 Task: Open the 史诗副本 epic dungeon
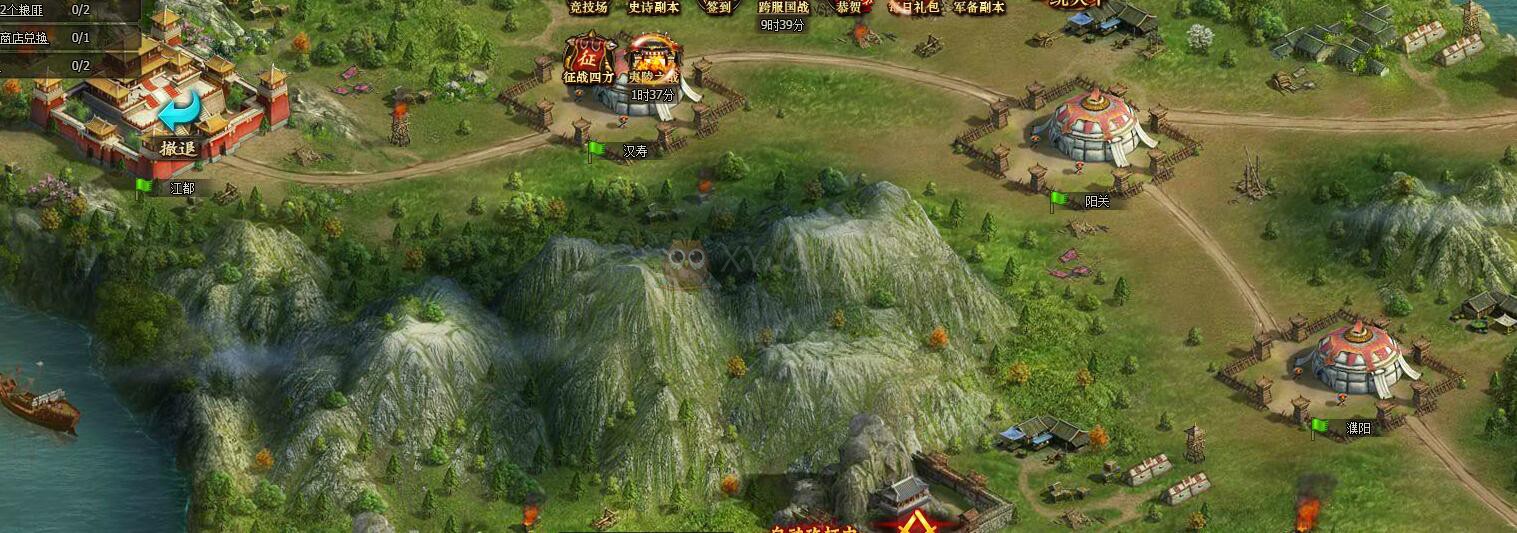pos(653,7)
